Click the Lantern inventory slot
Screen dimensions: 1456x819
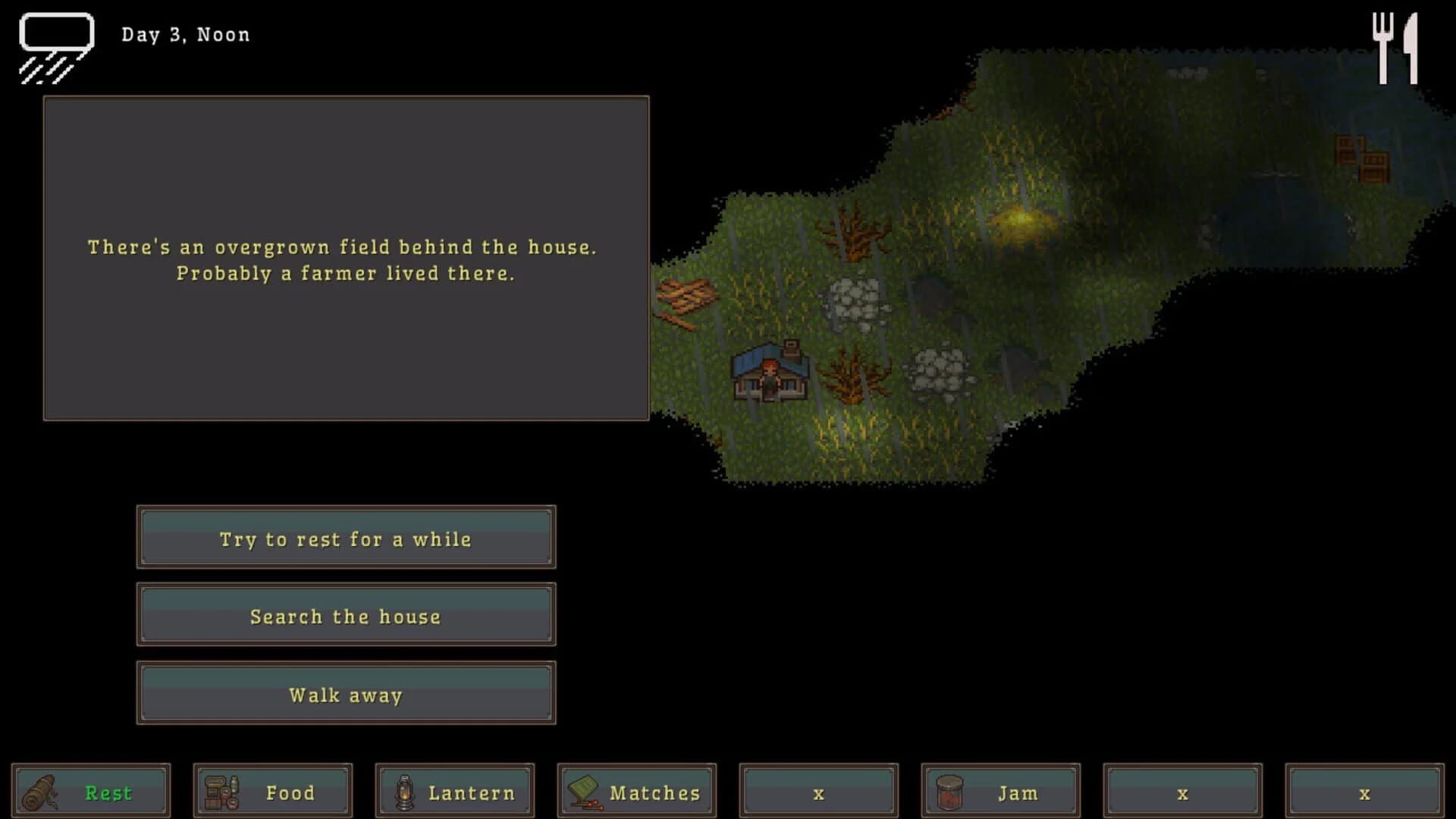pyautogui.click(x=453, y=792)
